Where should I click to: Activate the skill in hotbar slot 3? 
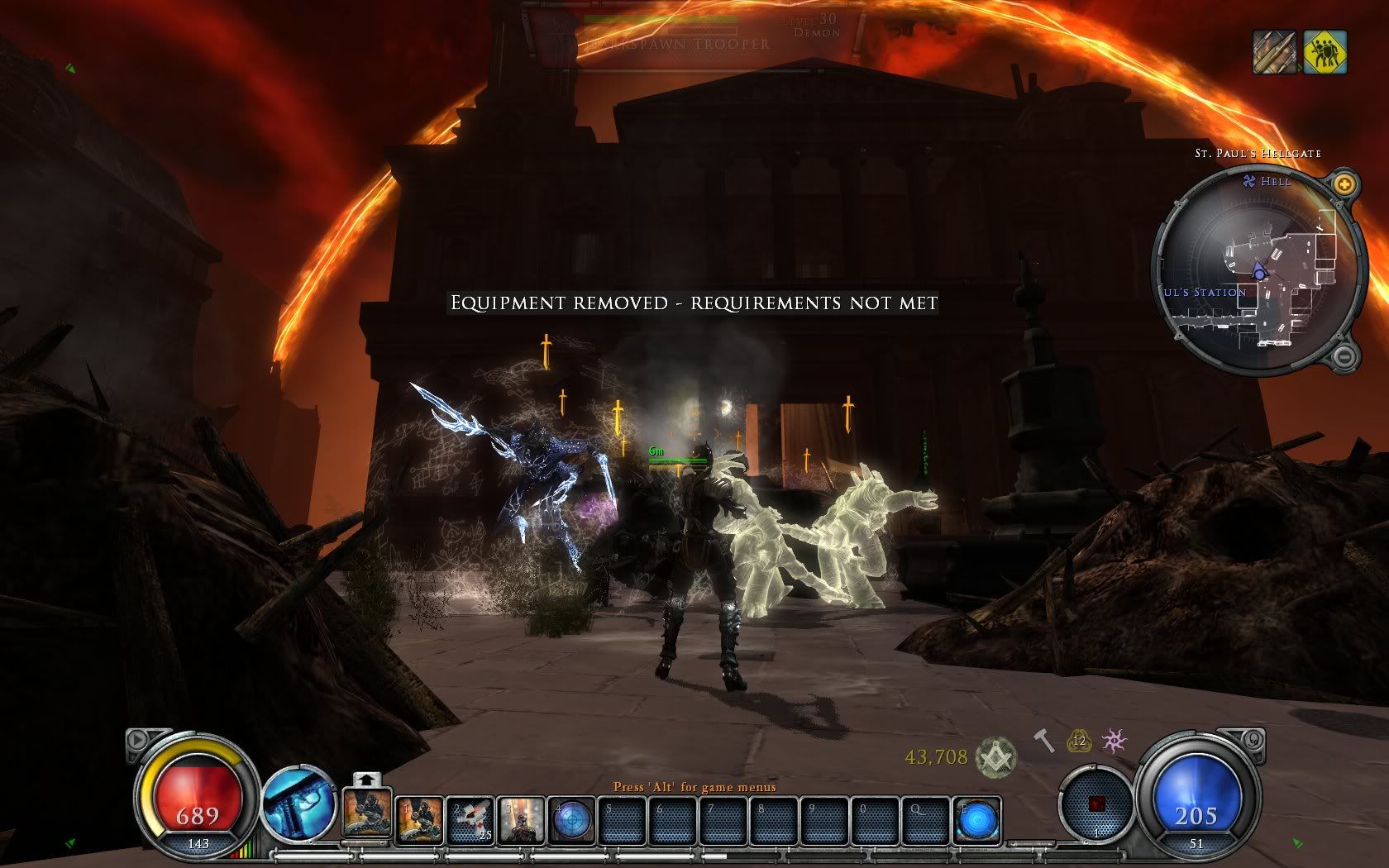click(x=523, y=819)
